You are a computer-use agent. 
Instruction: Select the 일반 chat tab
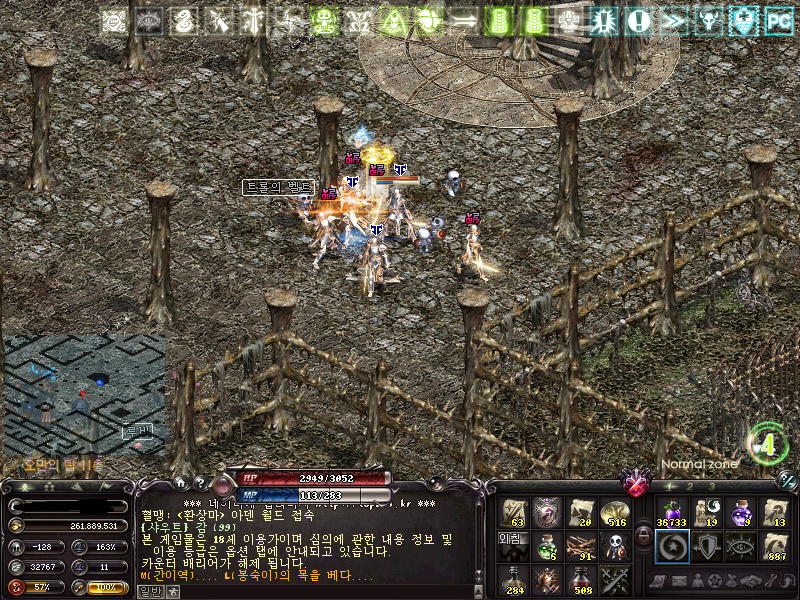click(148, 591)
